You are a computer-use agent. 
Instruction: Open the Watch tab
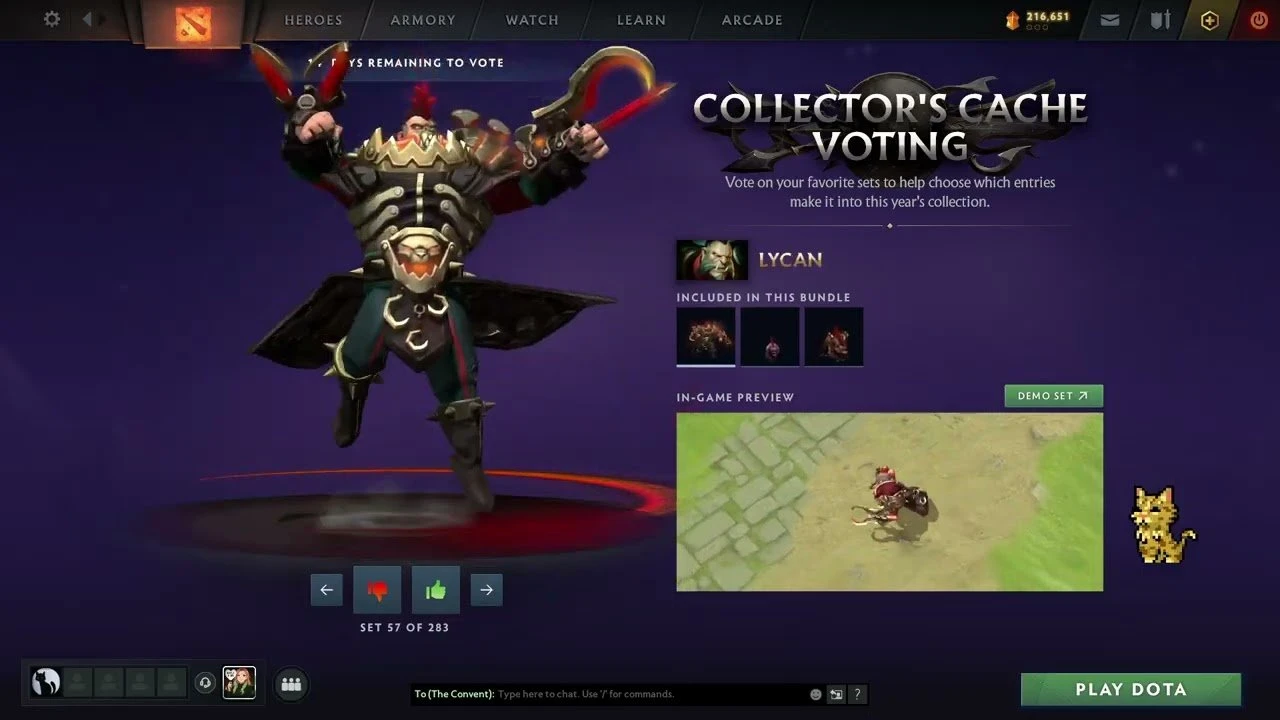[532, 20]
